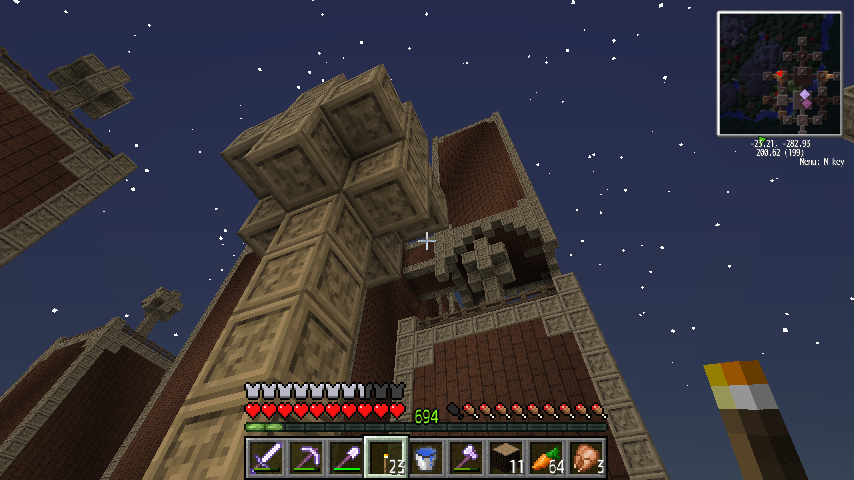Select the cooked chicken slot
This screenshot has width=854, height=480.
pyautogui.click(x=587, y=458)
